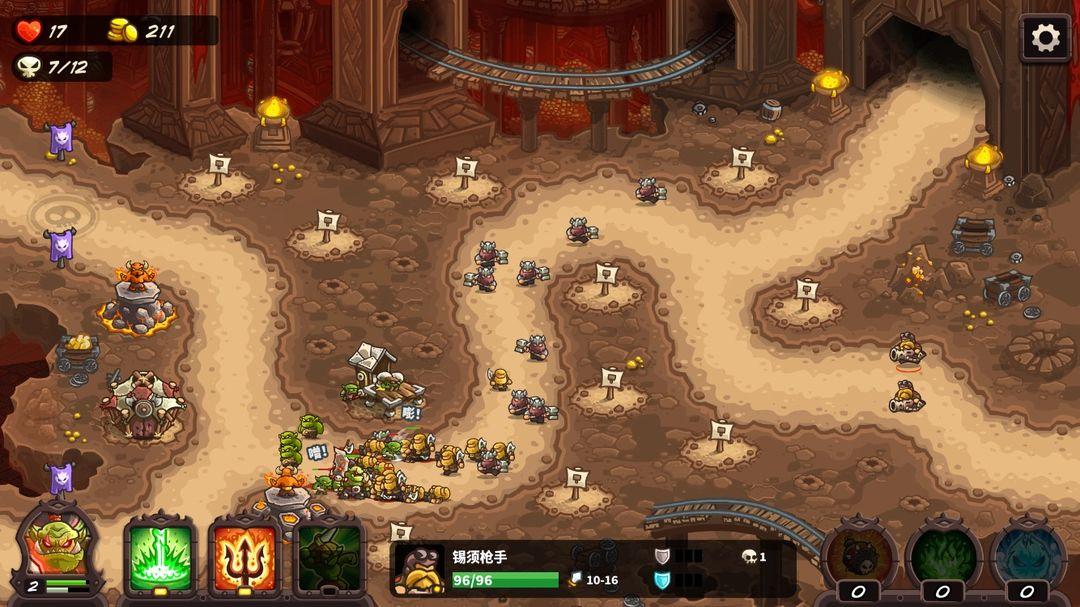Choose the dark goblin reinforcements ability

click(x=329, y=557)
